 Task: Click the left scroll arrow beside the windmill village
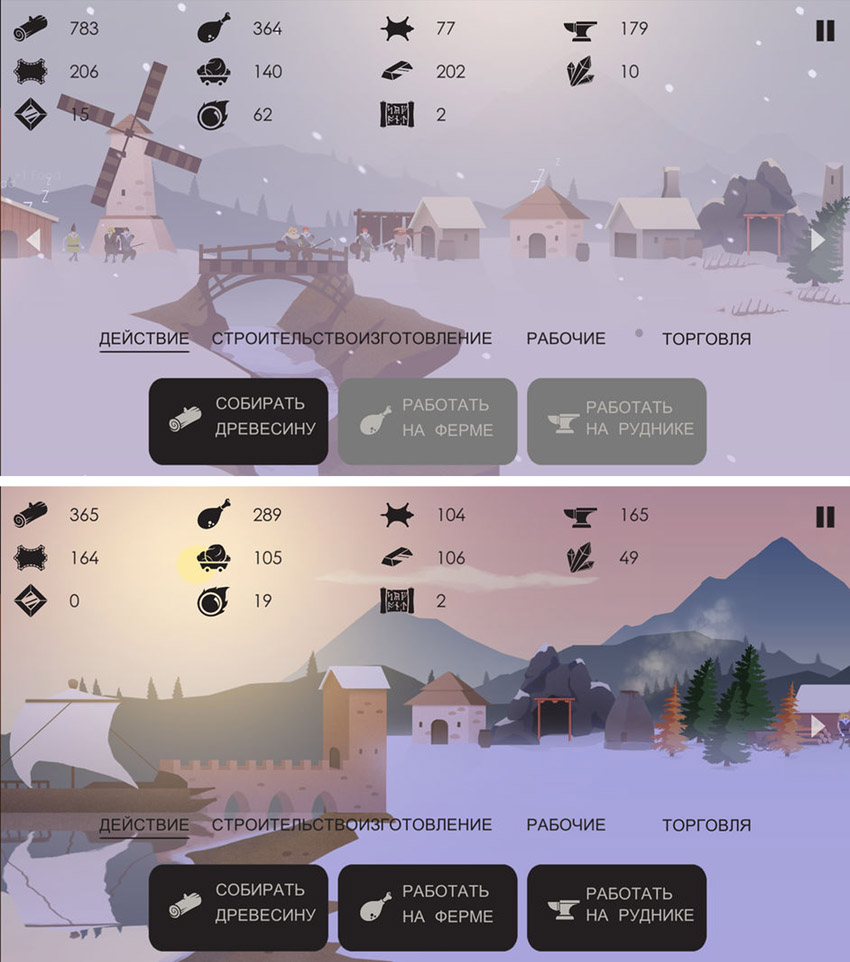click(x=33, y=240)
